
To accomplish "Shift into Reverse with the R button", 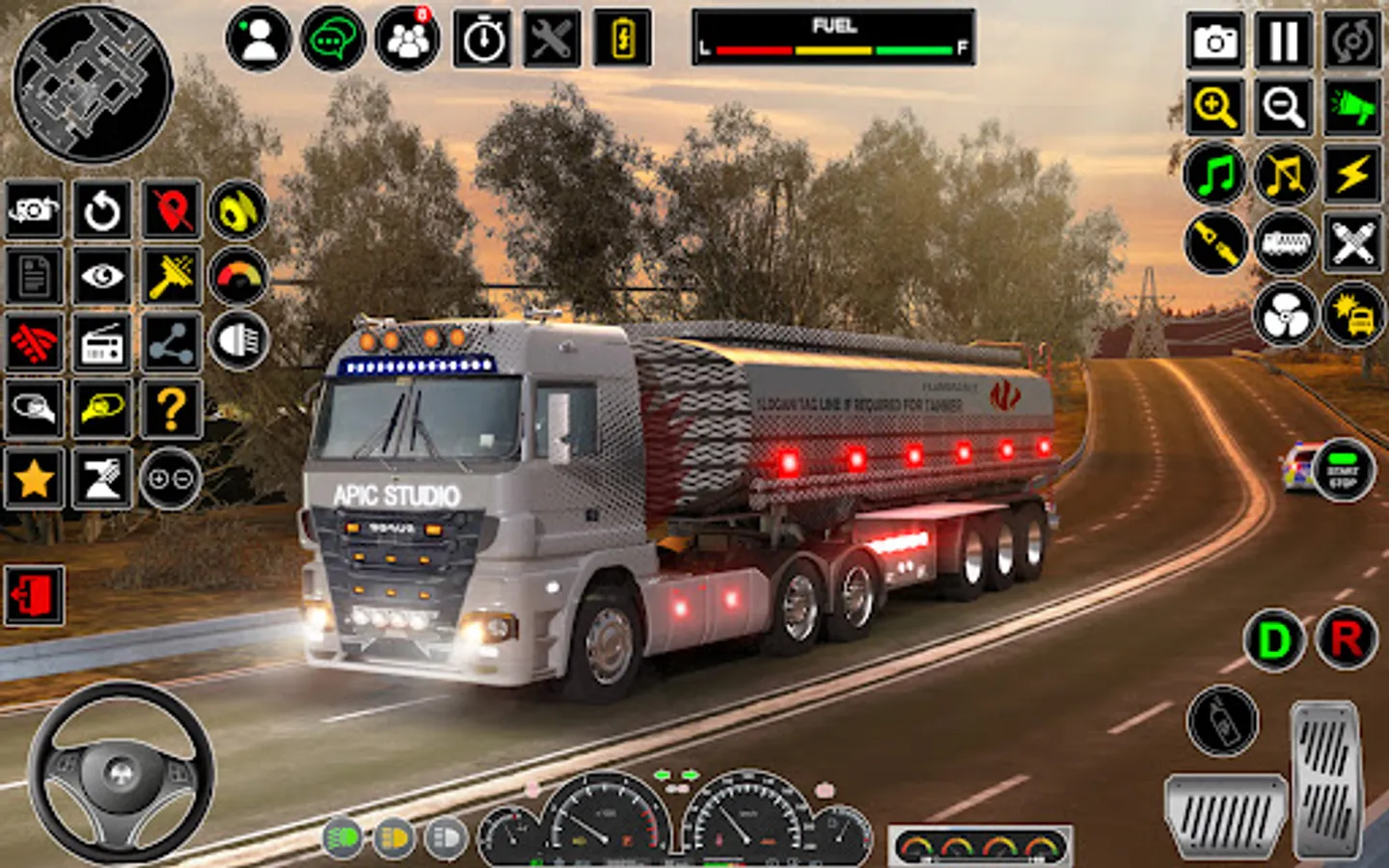I will (x=1347, y=639).
